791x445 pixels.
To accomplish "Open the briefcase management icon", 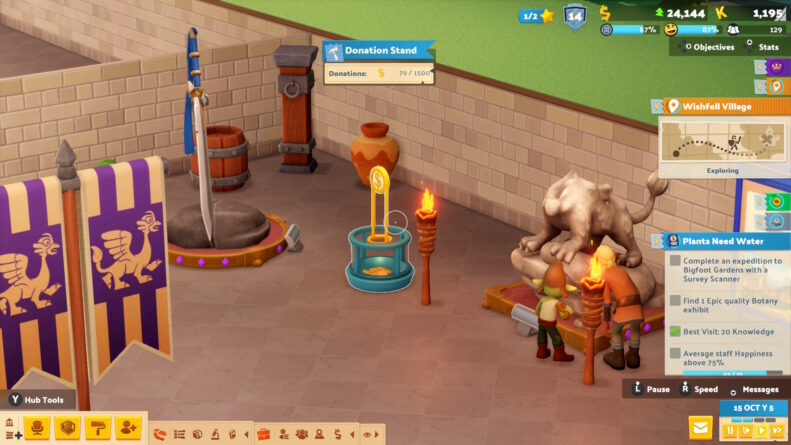I will click(264, 434).
